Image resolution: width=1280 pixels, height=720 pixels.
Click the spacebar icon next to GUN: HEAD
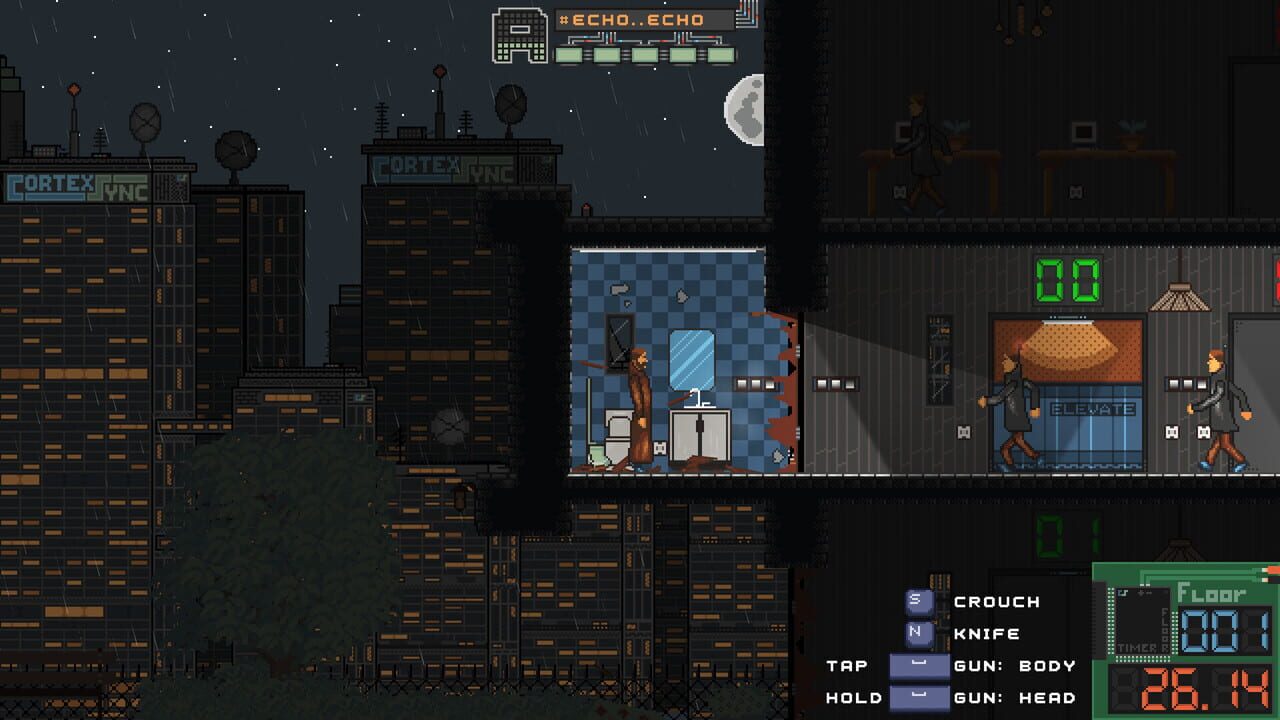click(918, 697)
